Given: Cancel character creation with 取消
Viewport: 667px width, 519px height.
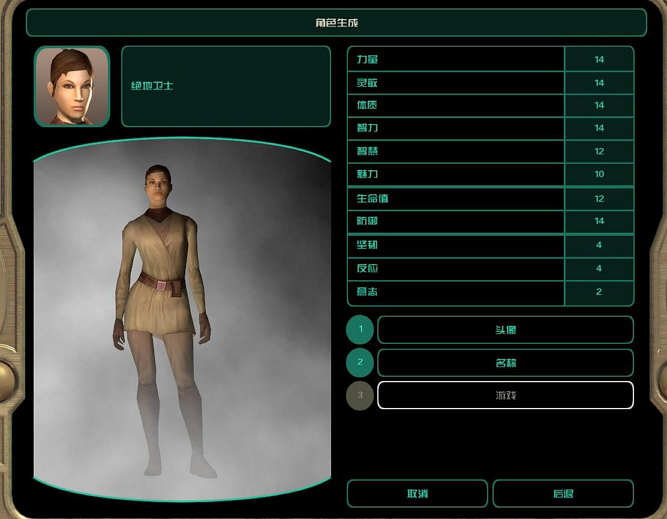Looking at the screenshot, I should click(417, 494).
